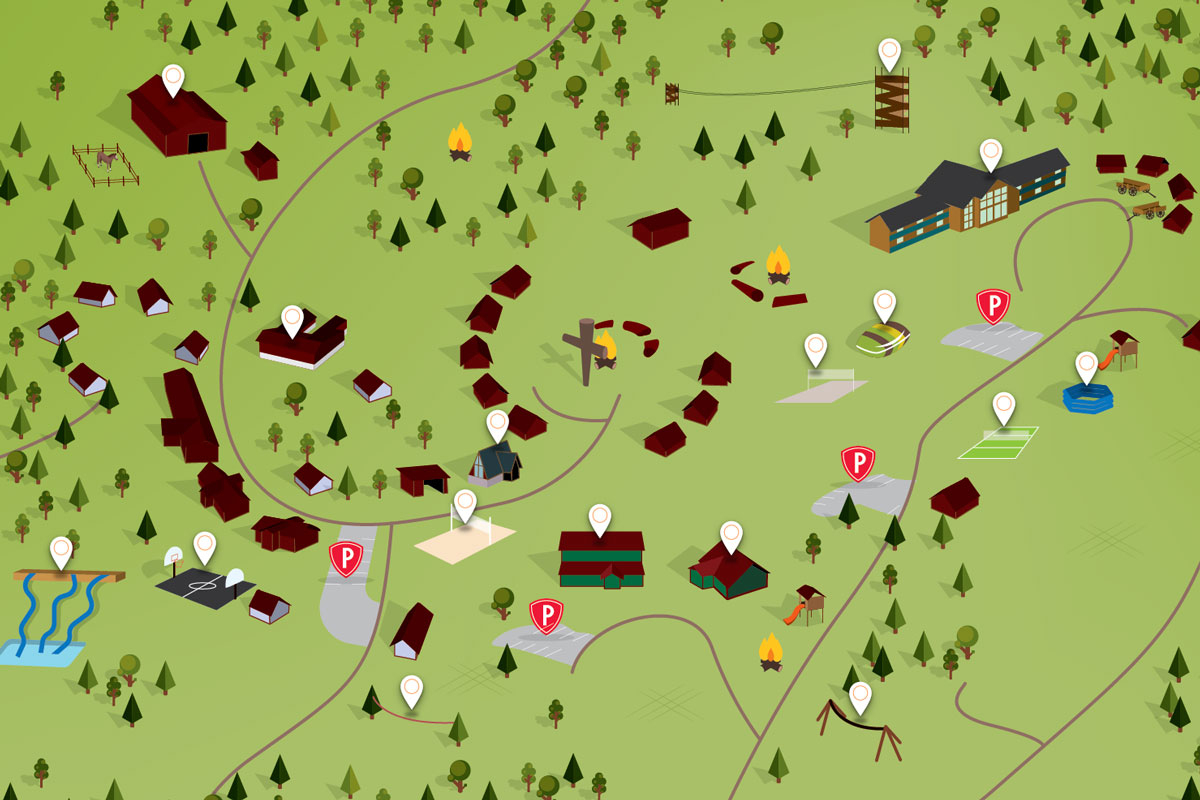Select the pin over the short red trail

pos(411,689)
